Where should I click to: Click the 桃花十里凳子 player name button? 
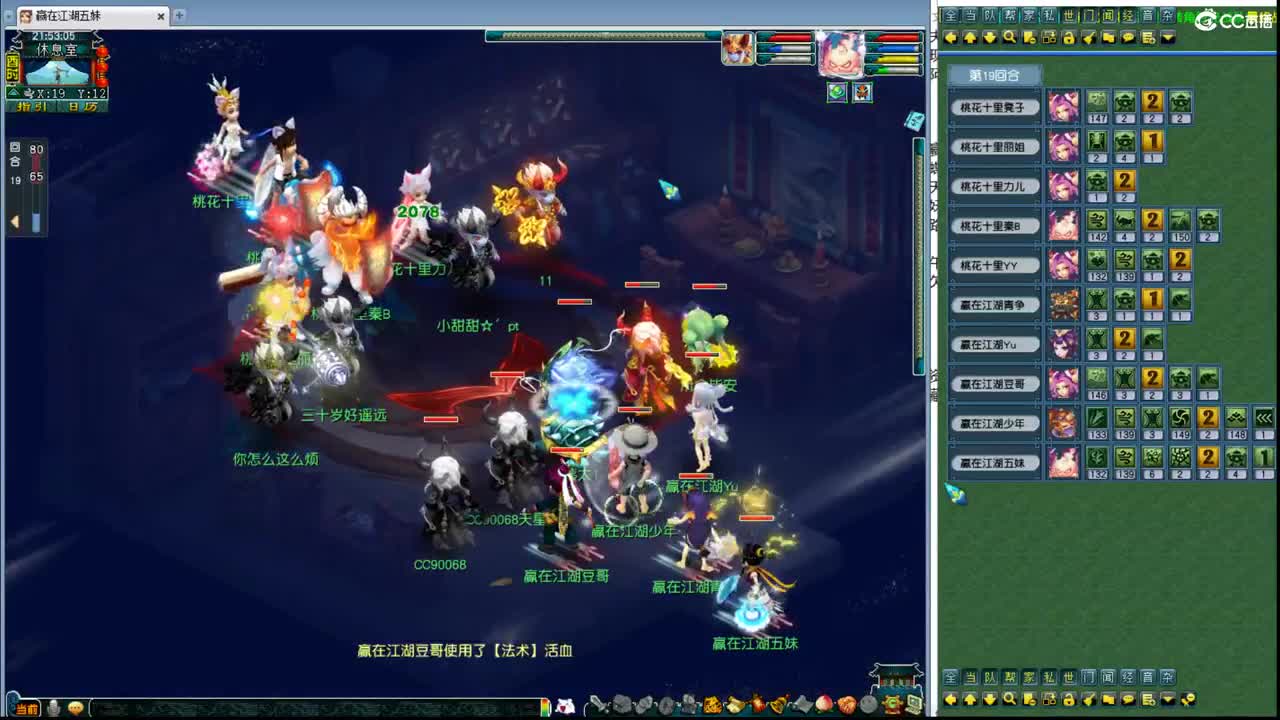coord(995,105)
